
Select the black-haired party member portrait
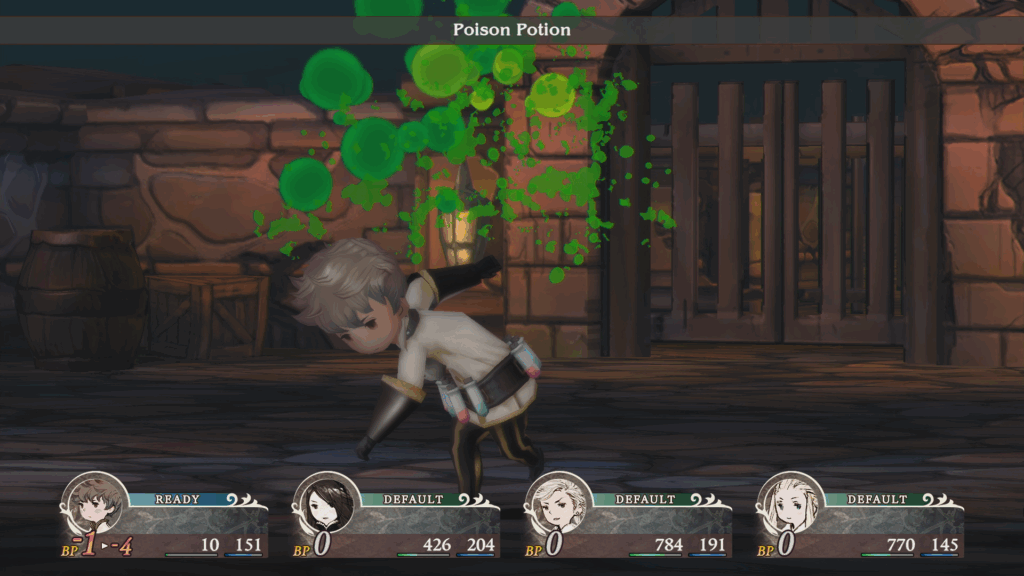pyautogui.click(x=327, y=506)
